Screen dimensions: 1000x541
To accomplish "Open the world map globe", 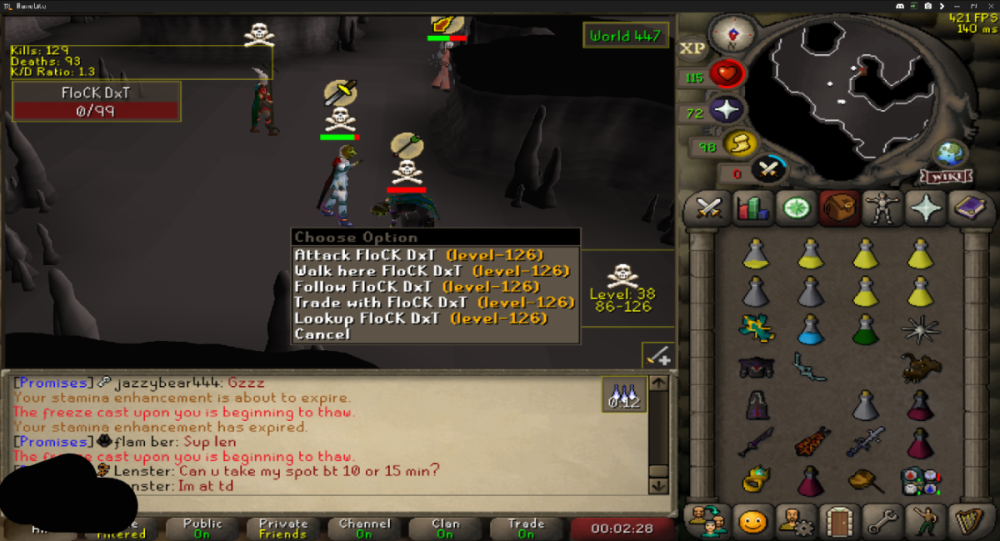I will [x=950, y=155].
